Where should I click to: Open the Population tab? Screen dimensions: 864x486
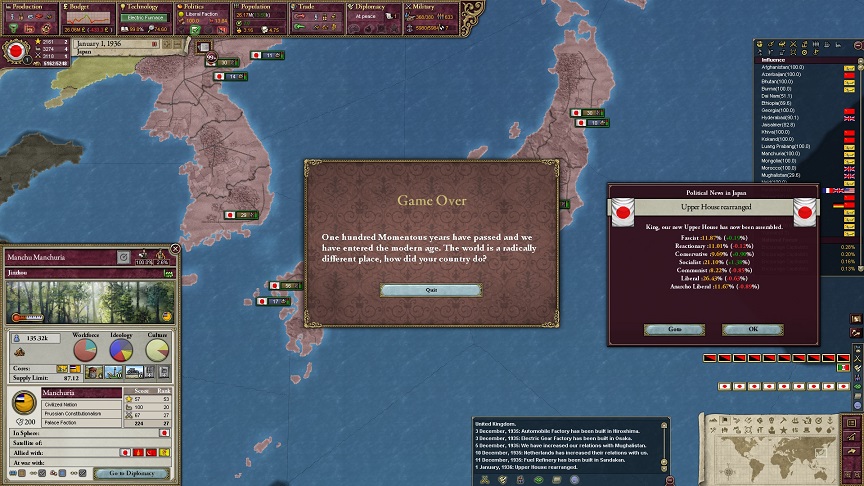click(262, 6)
